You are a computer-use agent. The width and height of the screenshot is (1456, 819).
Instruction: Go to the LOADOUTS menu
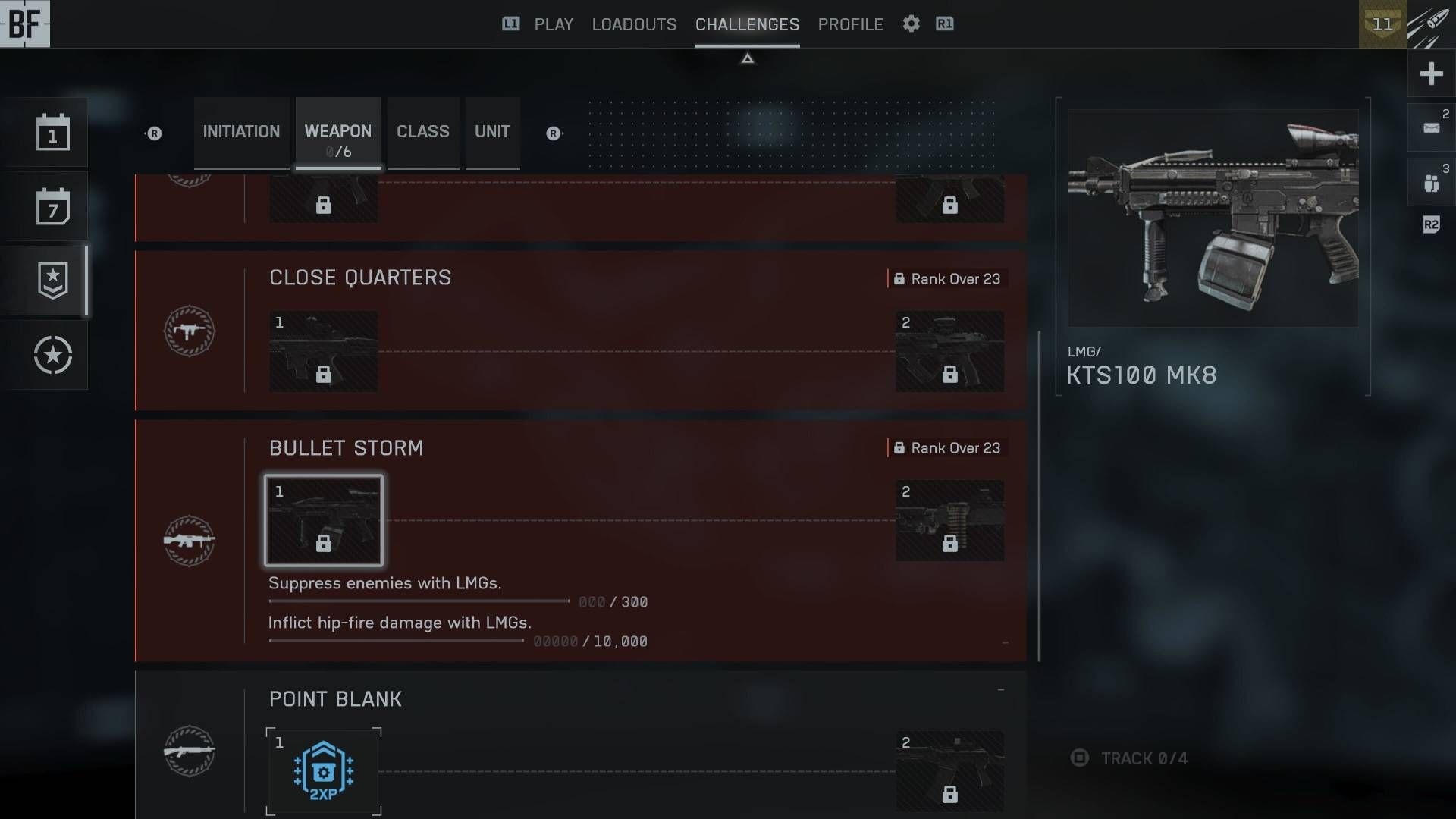(634, 24)
